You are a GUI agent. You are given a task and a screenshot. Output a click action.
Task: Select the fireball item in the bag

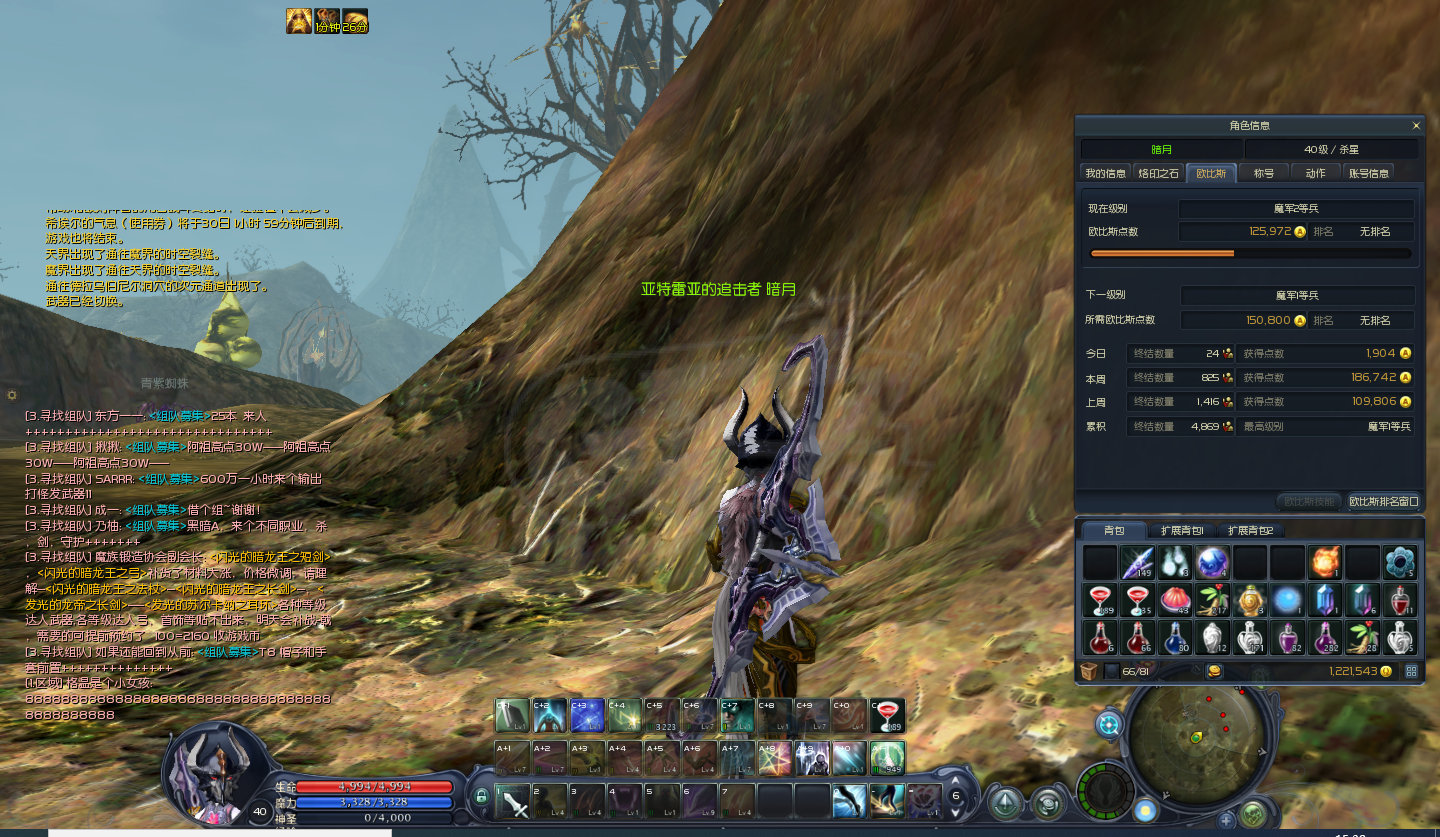tap(1325, 562)
